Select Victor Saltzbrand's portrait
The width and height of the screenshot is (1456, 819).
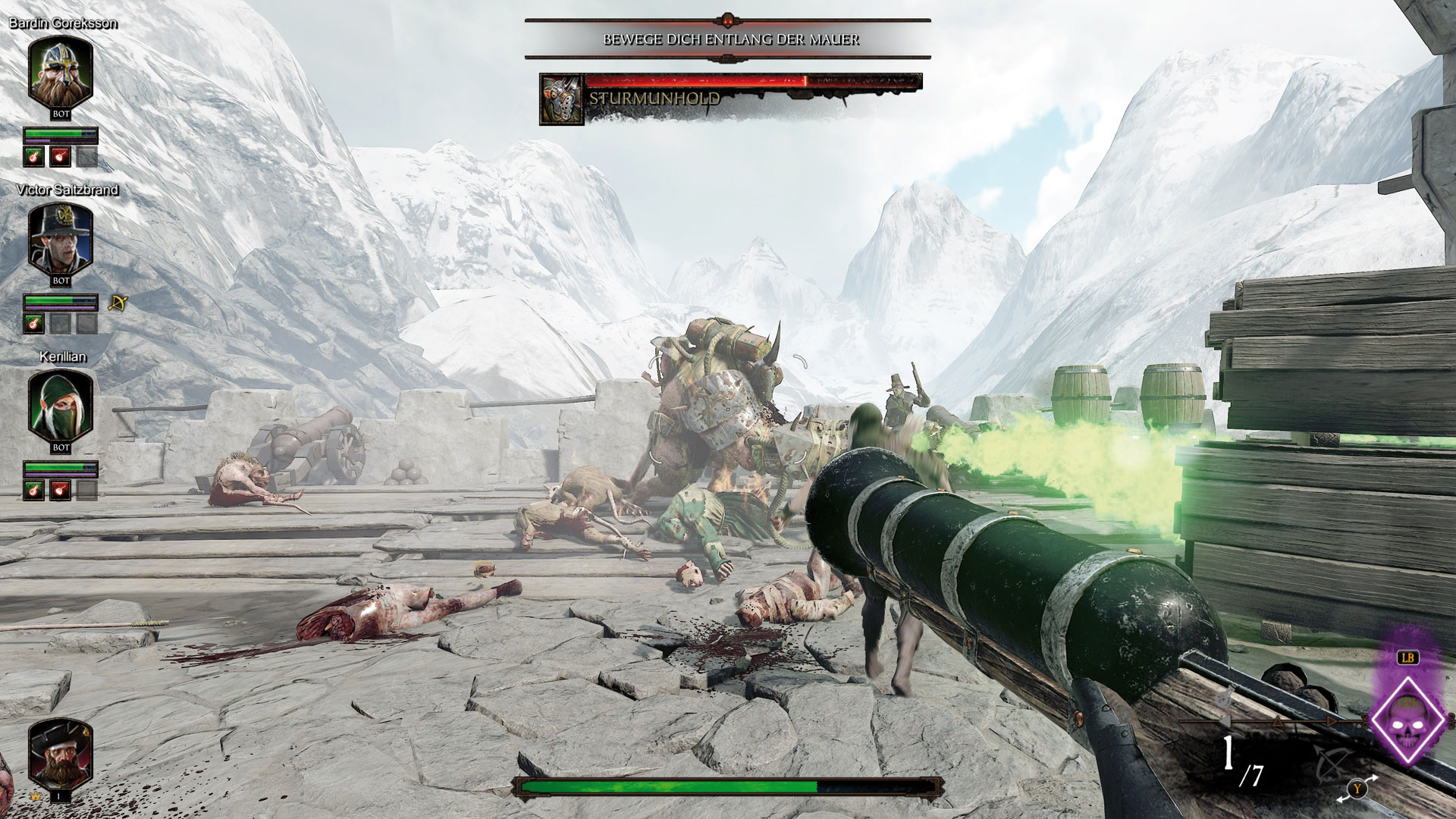point(61,237)
